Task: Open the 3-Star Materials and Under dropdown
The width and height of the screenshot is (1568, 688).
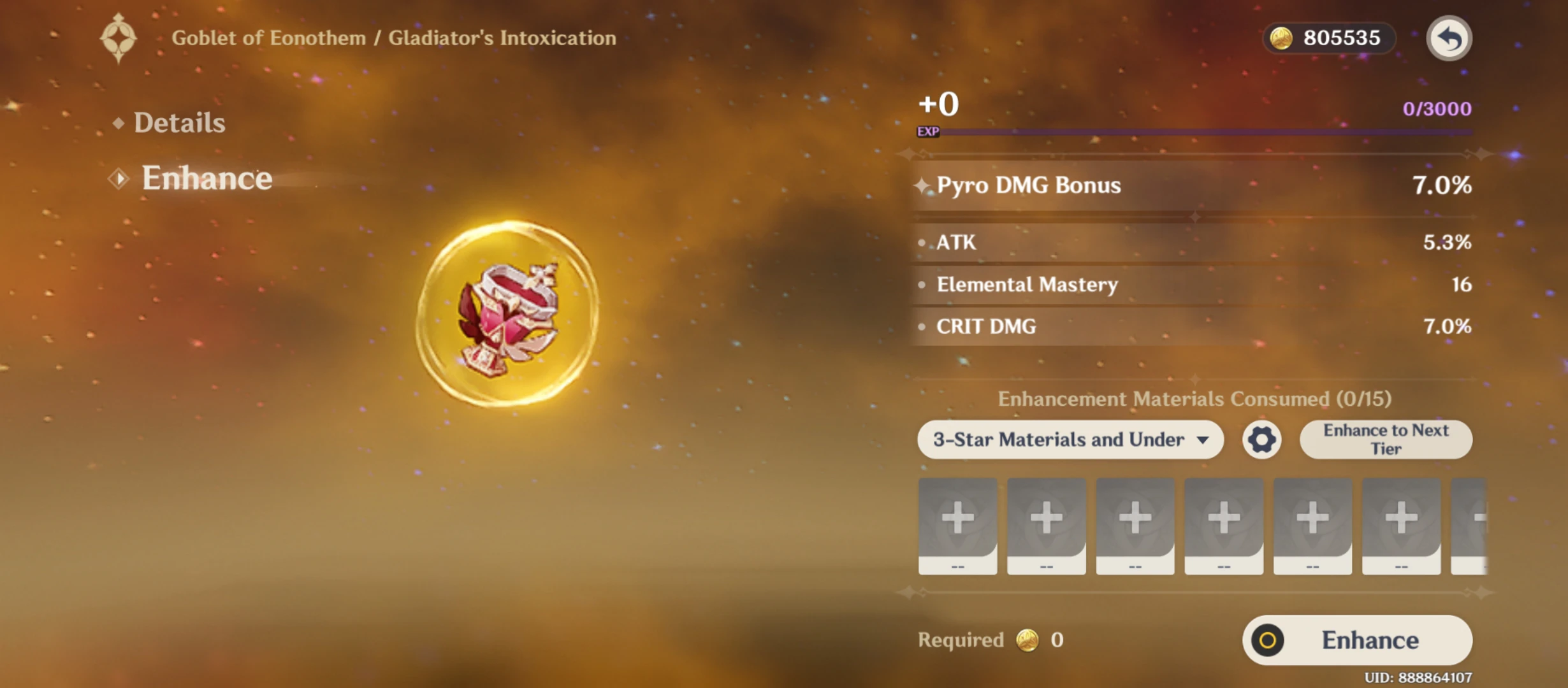Action: [x=1070, y=440]
